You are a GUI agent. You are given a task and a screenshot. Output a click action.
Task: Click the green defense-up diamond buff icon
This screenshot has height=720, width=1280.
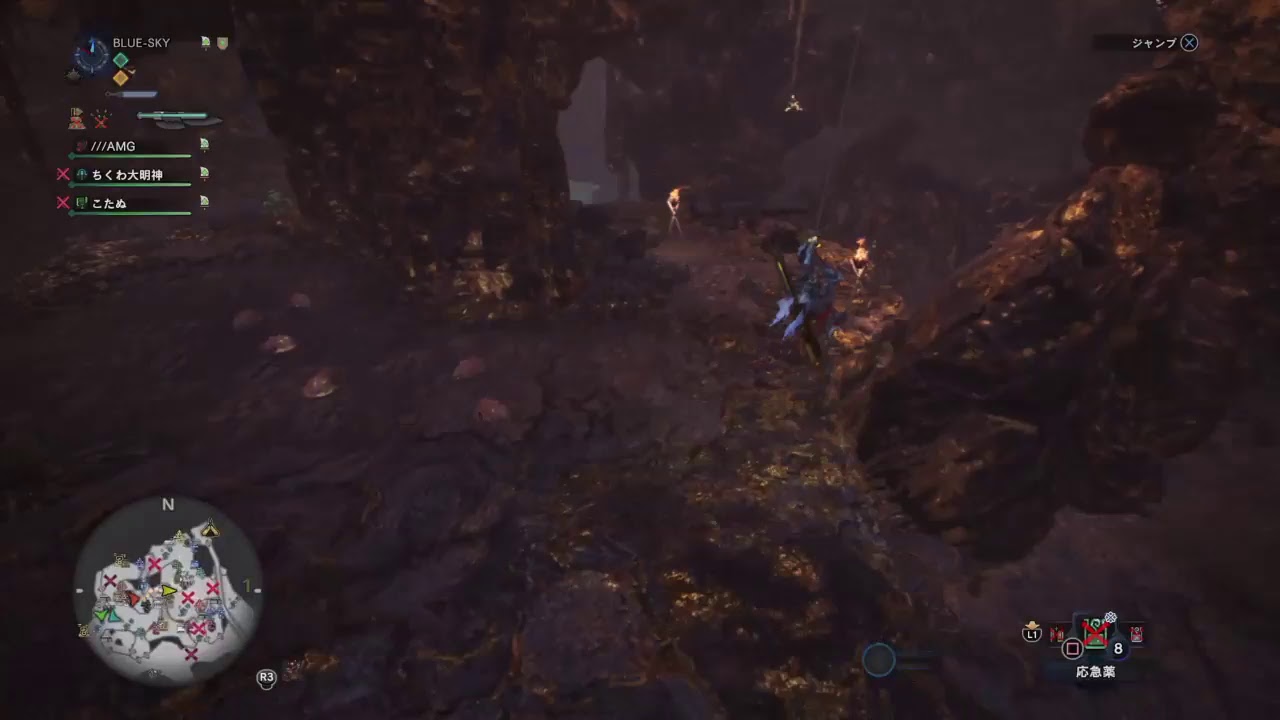coord(119,58)
